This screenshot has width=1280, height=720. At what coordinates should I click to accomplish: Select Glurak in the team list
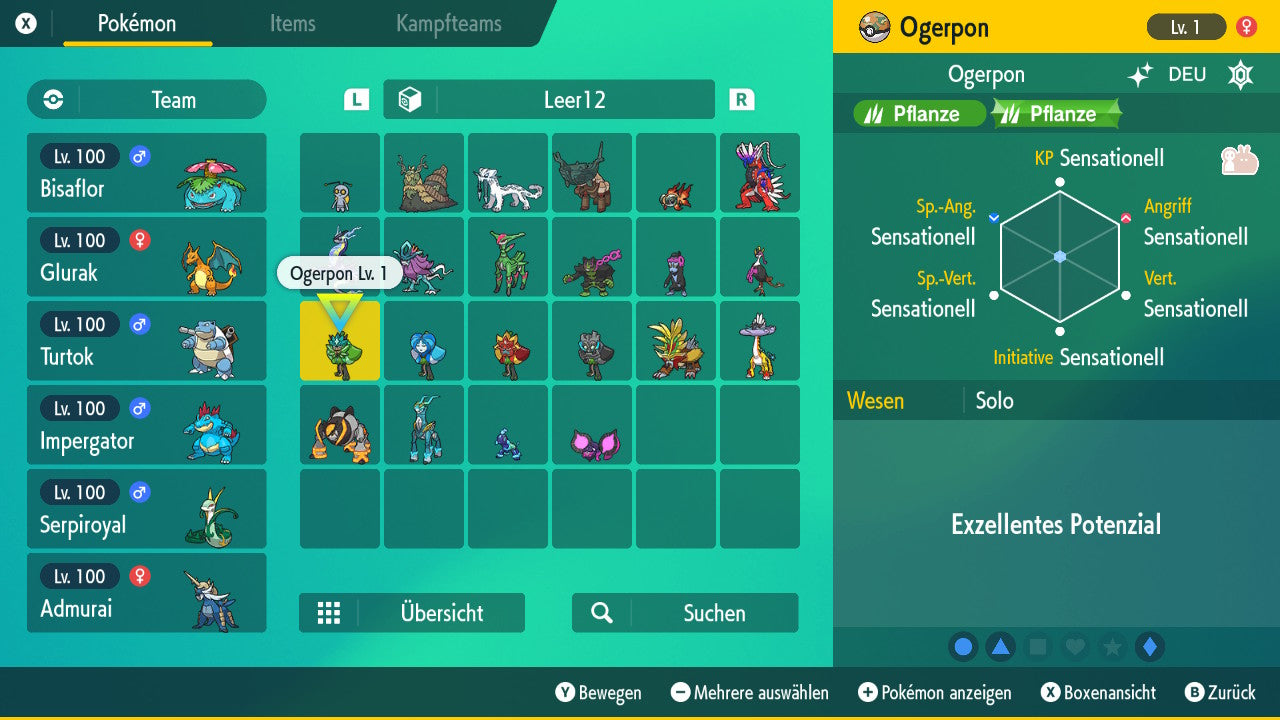(x=147, y=256)
